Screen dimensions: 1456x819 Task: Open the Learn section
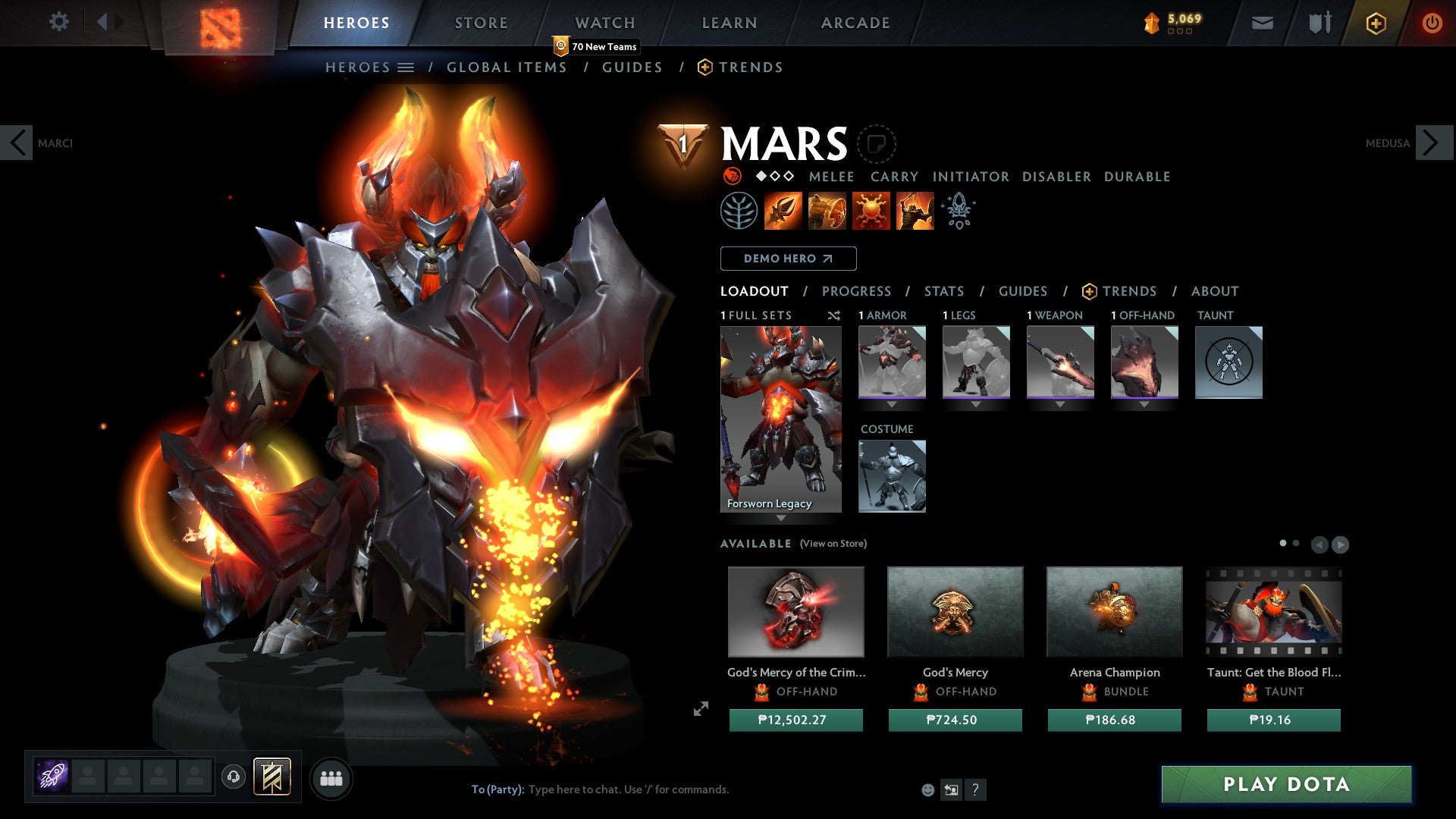729,23
